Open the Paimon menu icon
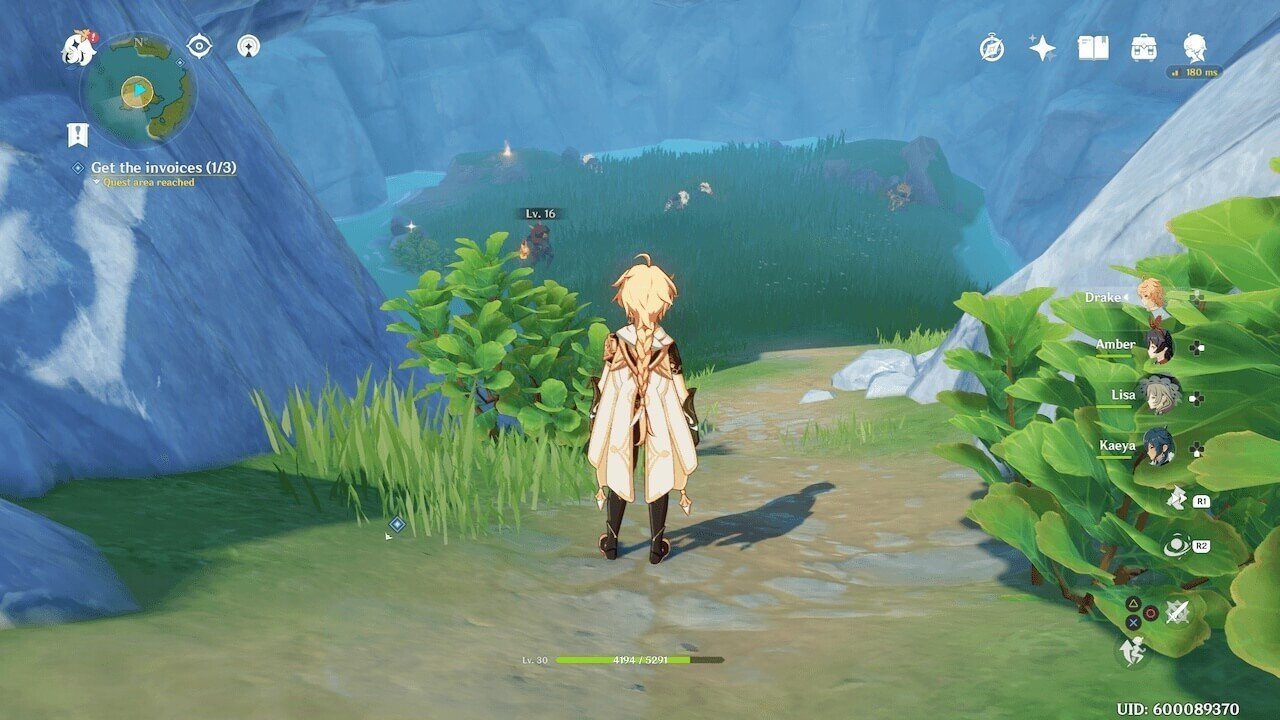Screen dimensions: 1280x720 point(78,47)
